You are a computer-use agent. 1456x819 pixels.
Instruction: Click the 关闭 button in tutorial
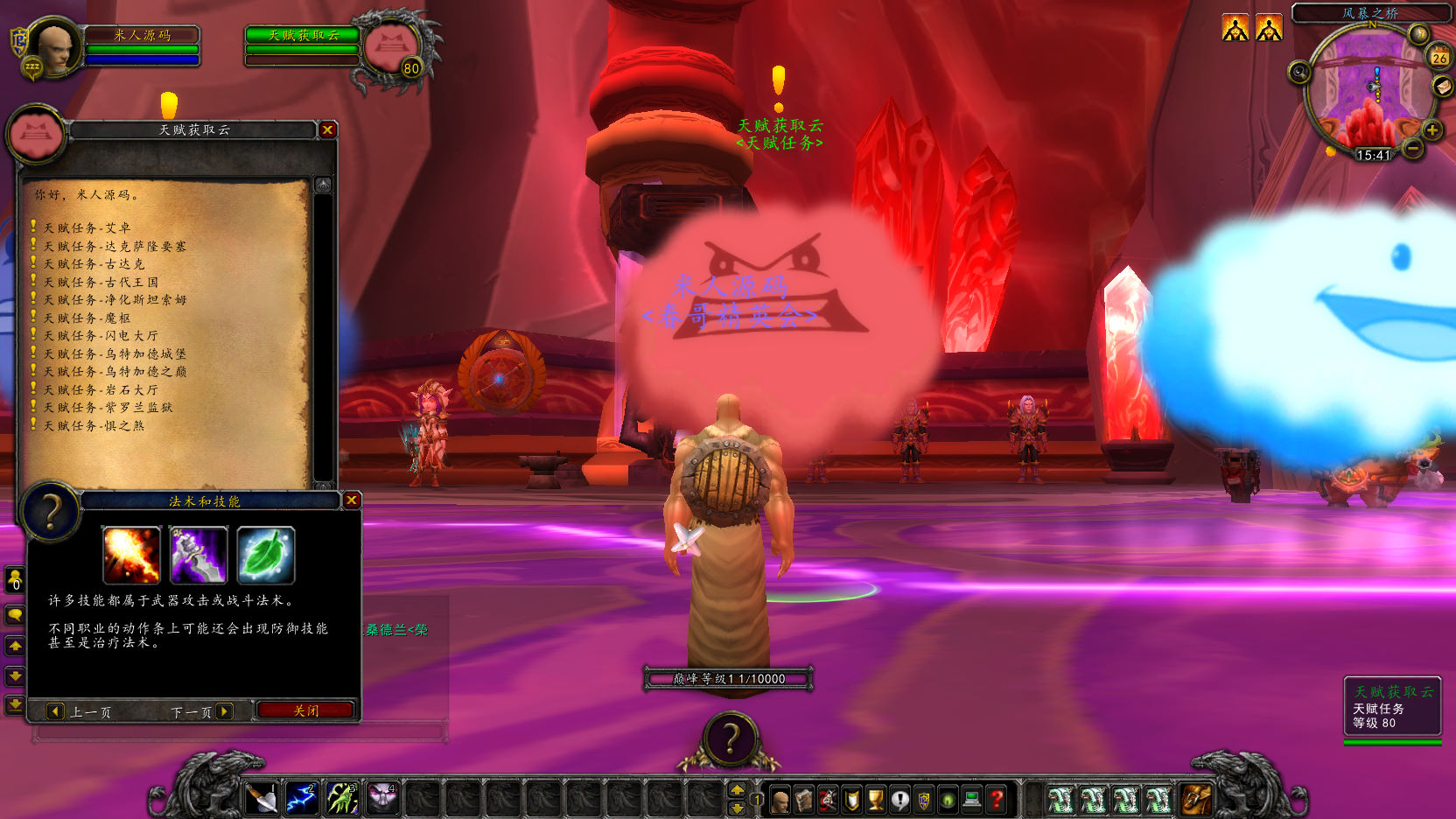305,710
